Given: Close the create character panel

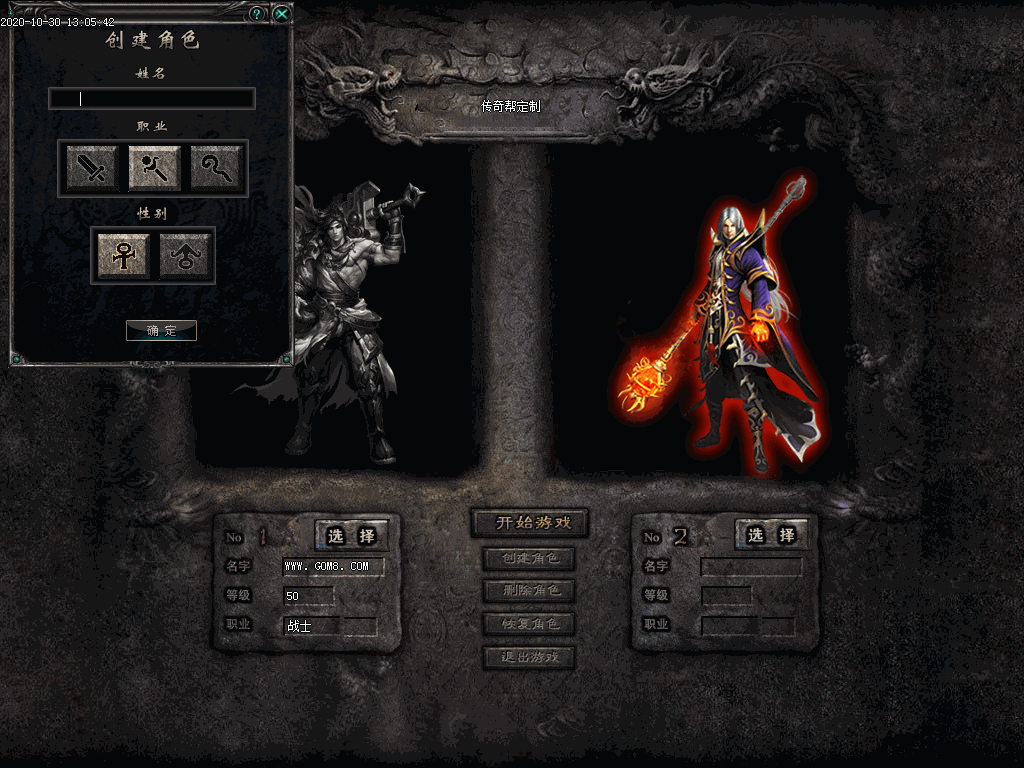Looking at the screenshot, I should click(x=282, y=14).
